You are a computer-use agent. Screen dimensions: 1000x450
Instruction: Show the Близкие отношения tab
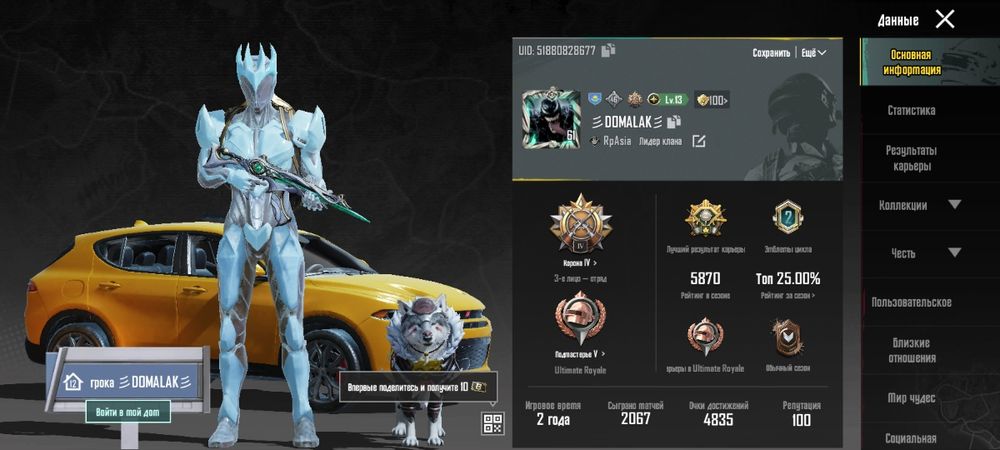pos(911,350)
